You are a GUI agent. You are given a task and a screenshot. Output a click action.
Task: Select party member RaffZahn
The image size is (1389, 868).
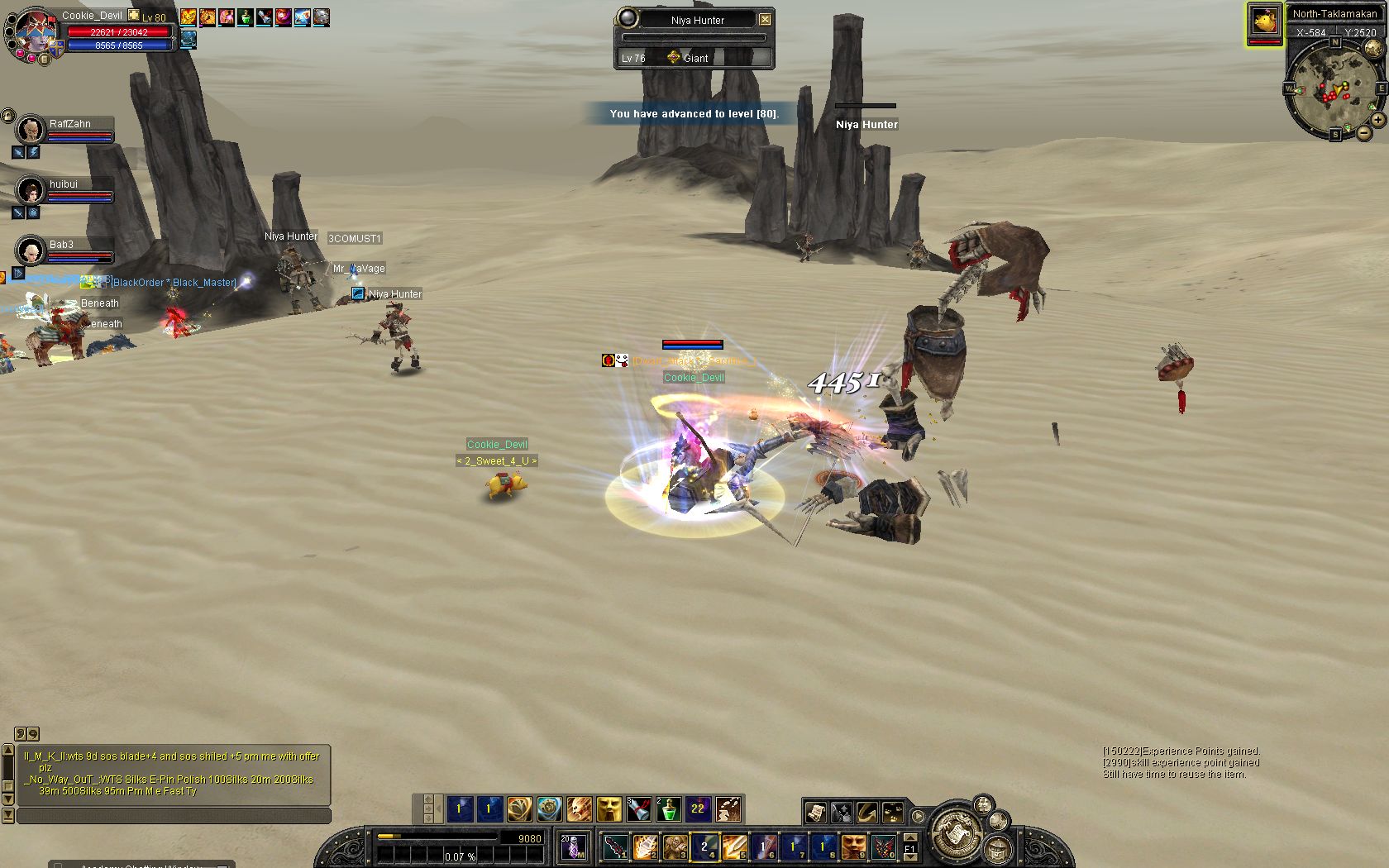31,129
